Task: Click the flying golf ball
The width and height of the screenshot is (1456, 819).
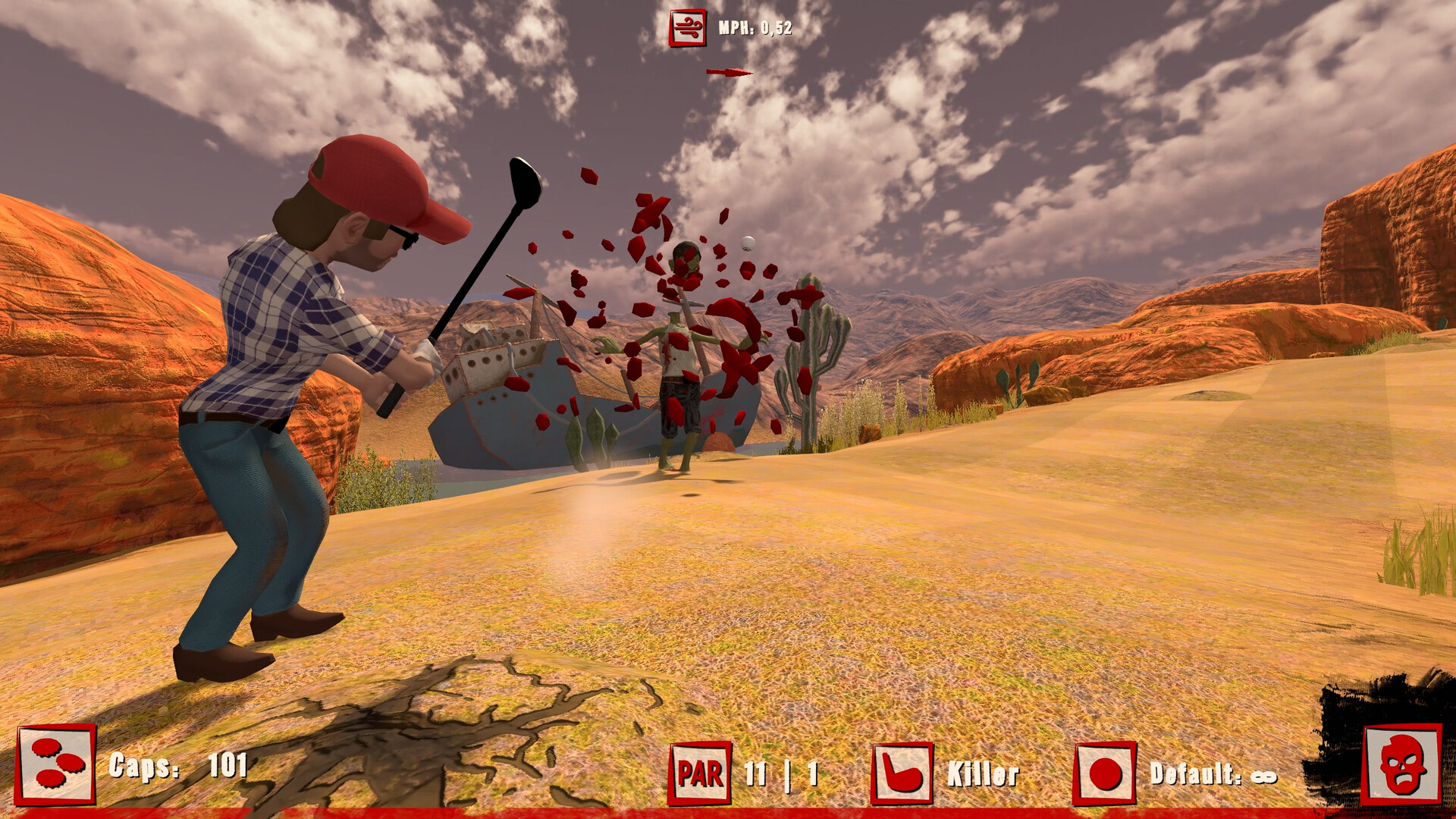Action: [x=747, y=243]
